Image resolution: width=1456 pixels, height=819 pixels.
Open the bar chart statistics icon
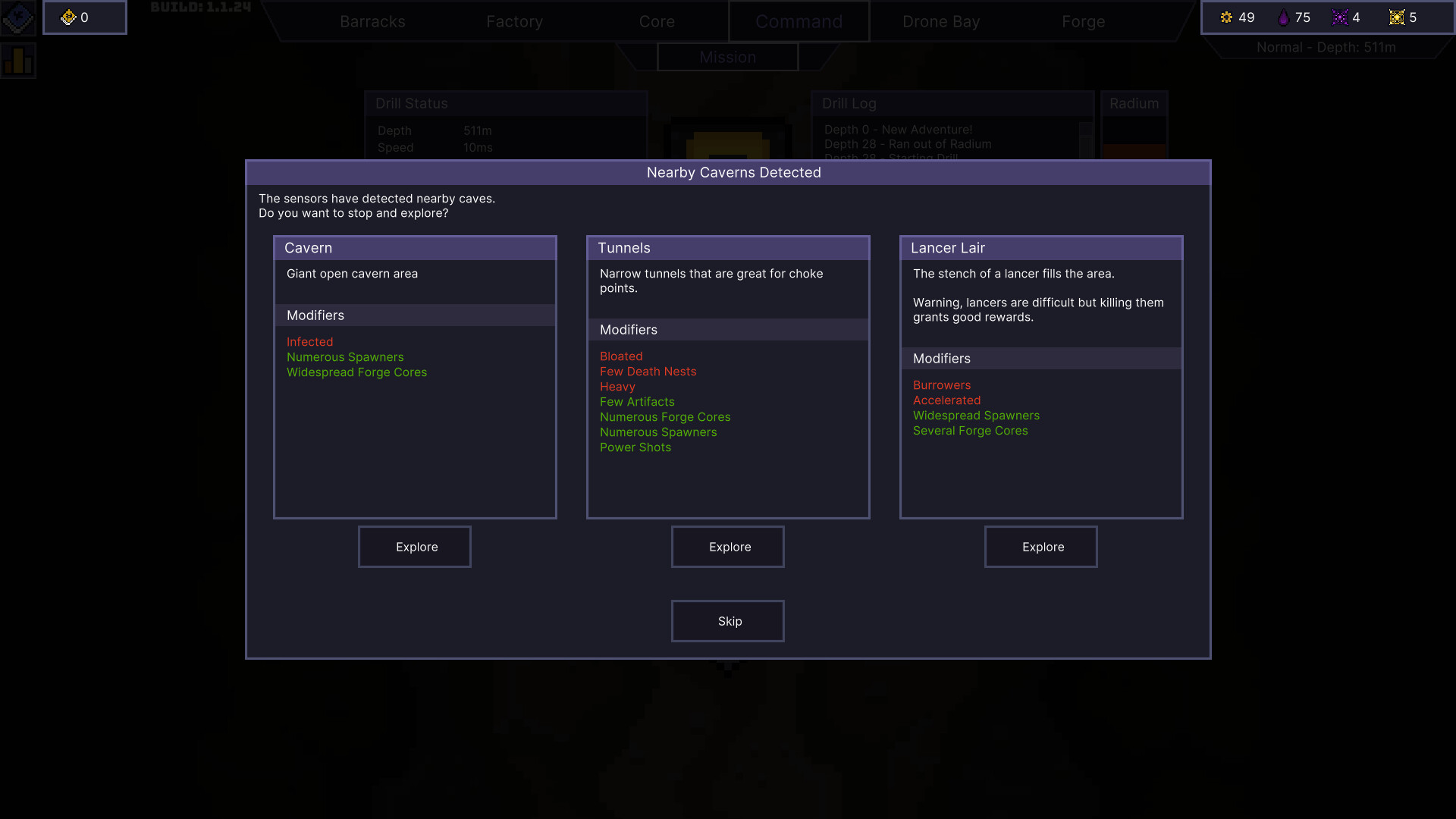17,60
